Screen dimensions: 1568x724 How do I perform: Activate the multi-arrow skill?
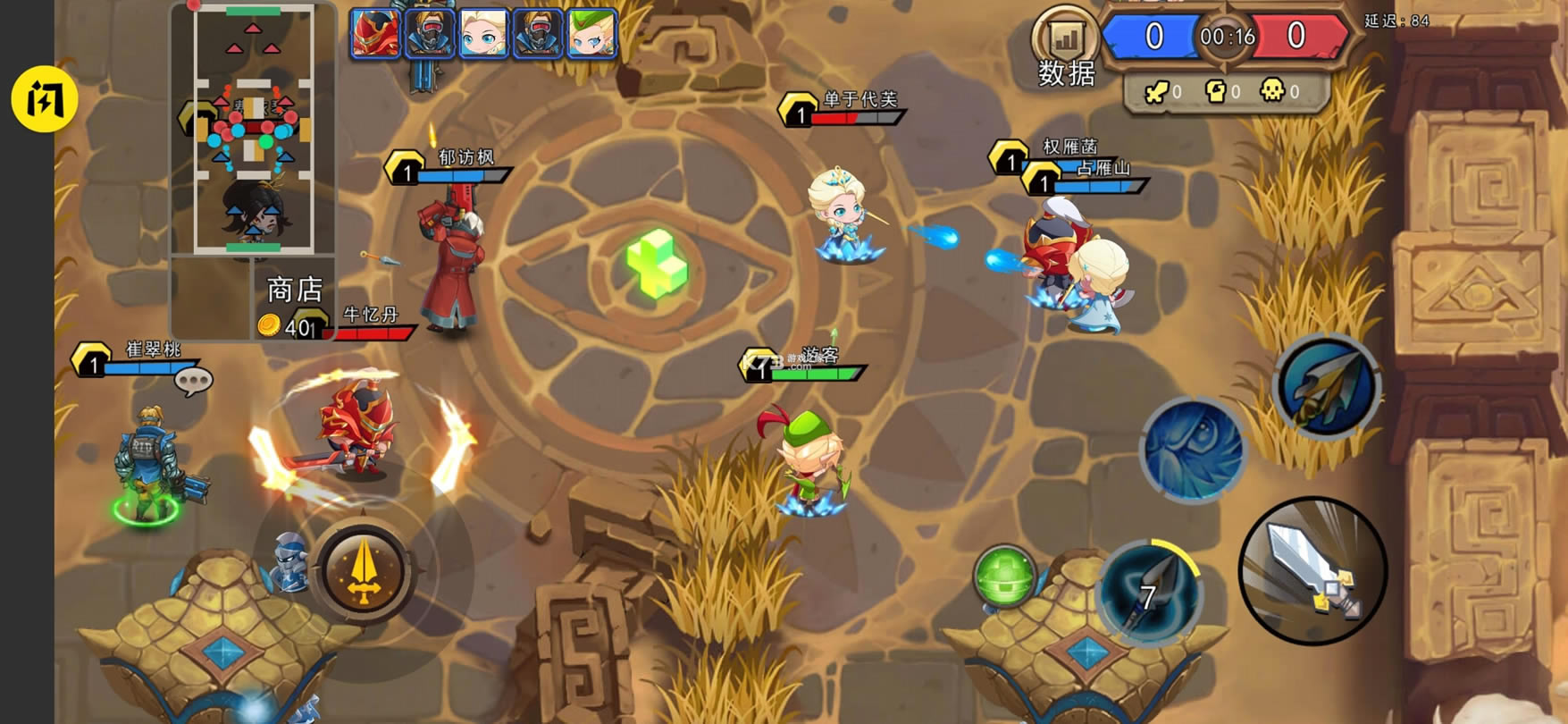coord(1327,386)
